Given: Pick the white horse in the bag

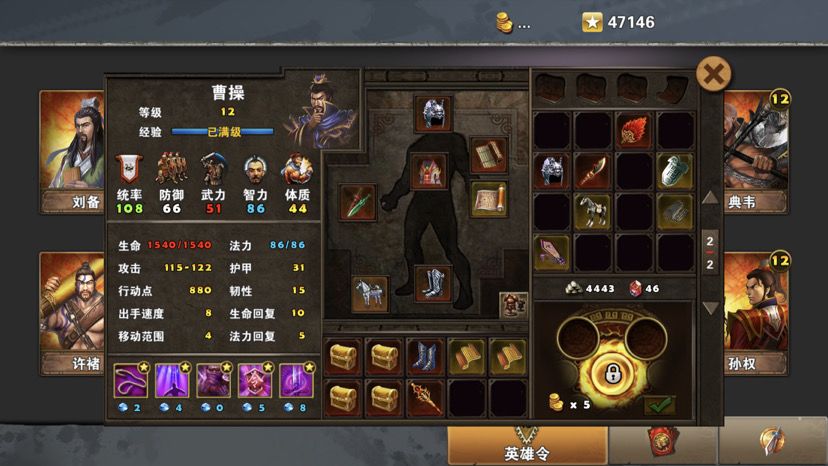Looking at the screenshot, I should pos(593,211).
